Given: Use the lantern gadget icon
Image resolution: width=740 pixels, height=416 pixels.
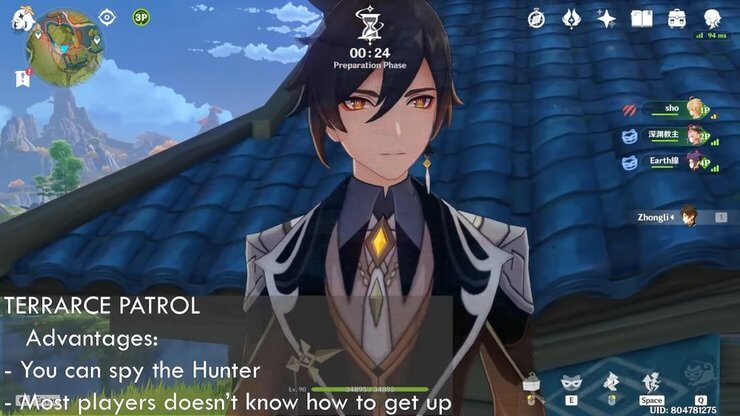Looking at the screenshot, I should (534, 383).
